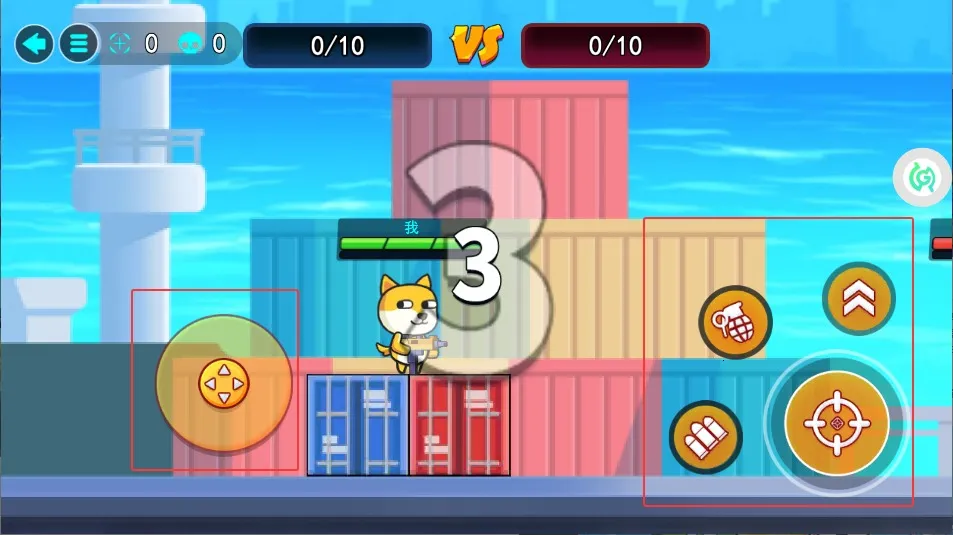
Task: Open the green circular overlay icon
Action: [921, 178]
